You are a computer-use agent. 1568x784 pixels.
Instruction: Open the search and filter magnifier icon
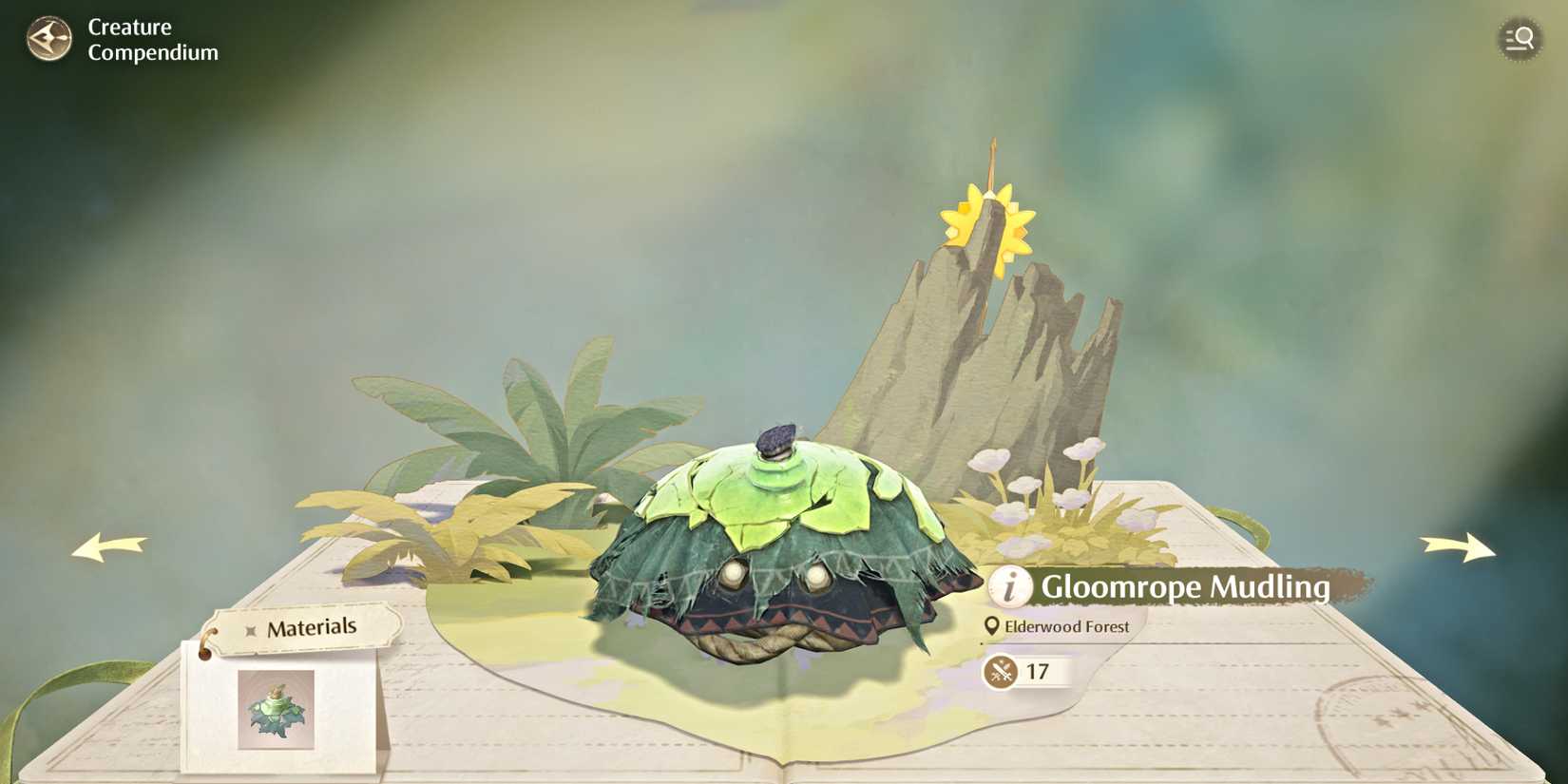pos(1521,39)
